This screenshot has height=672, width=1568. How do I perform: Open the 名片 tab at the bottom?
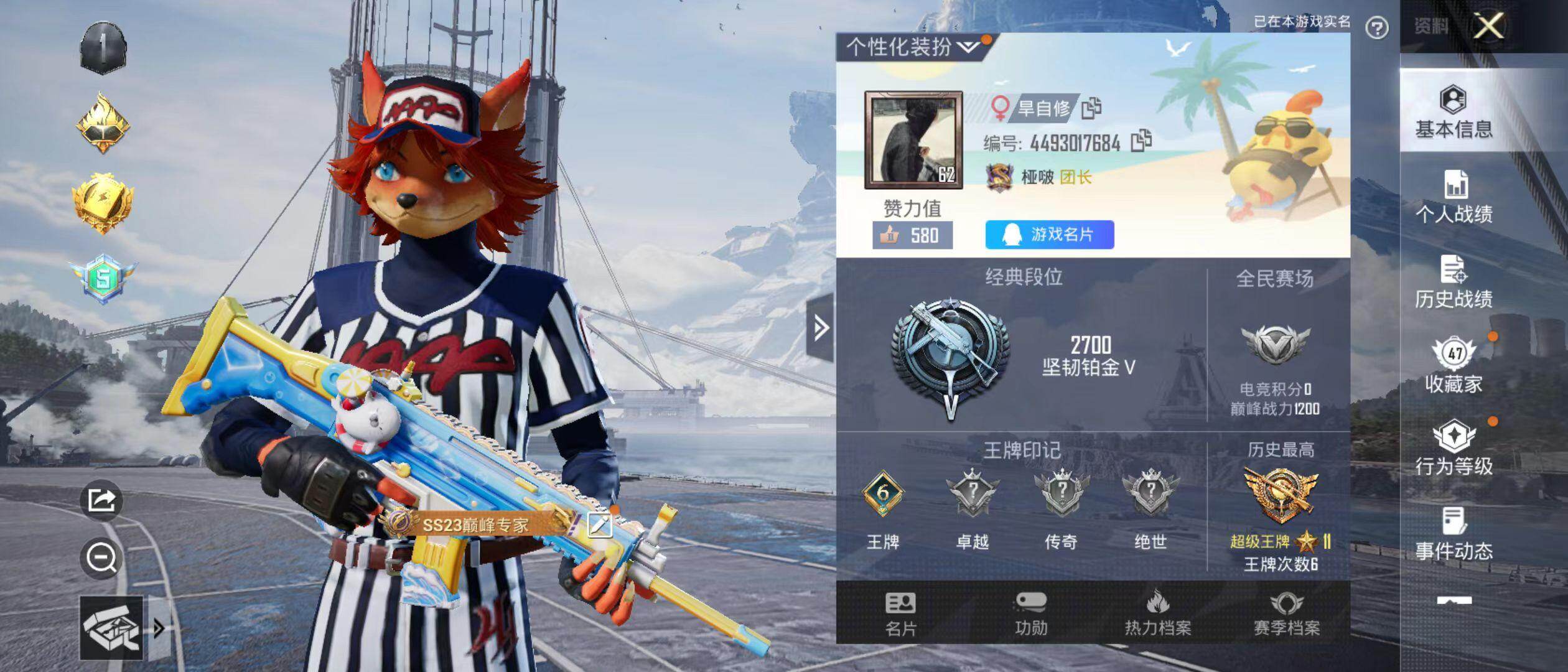[900, 614]
